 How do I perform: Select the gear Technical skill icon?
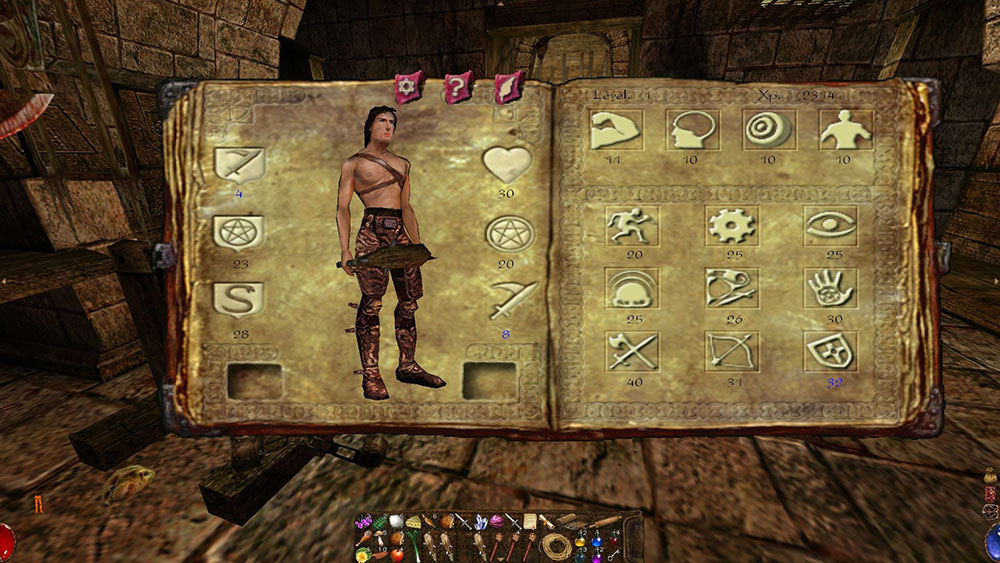click(731, 227)
